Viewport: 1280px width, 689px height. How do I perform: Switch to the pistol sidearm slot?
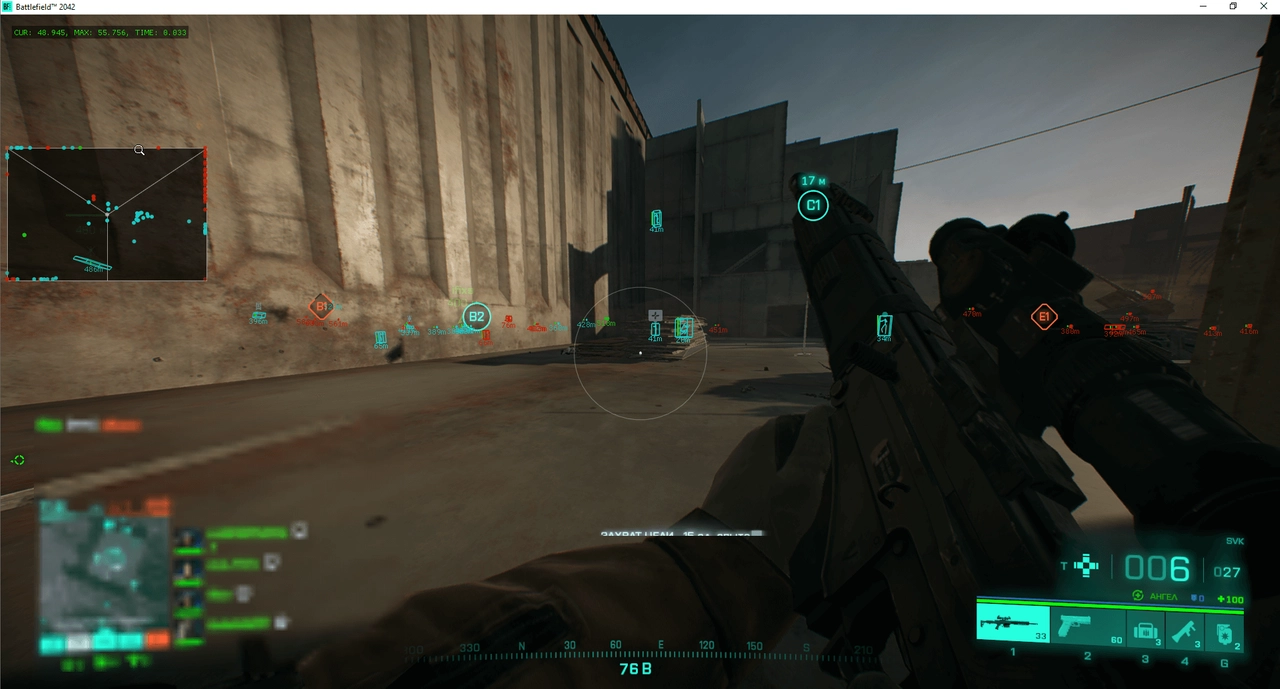pyautogui.click(x=1085, y=626)
